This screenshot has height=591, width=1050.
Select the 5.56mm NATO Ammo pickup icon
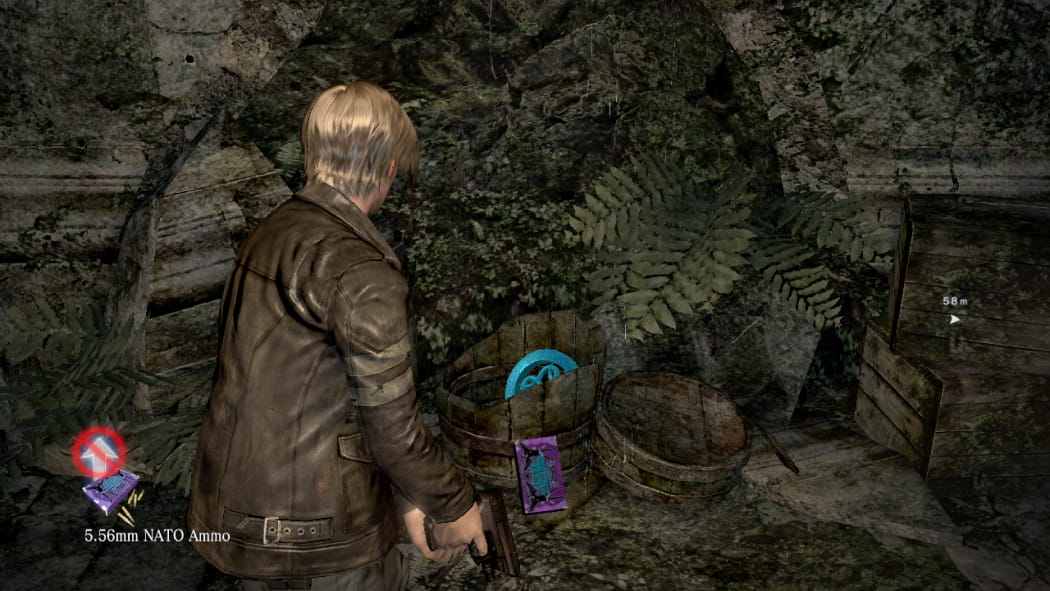pos(110,491)
